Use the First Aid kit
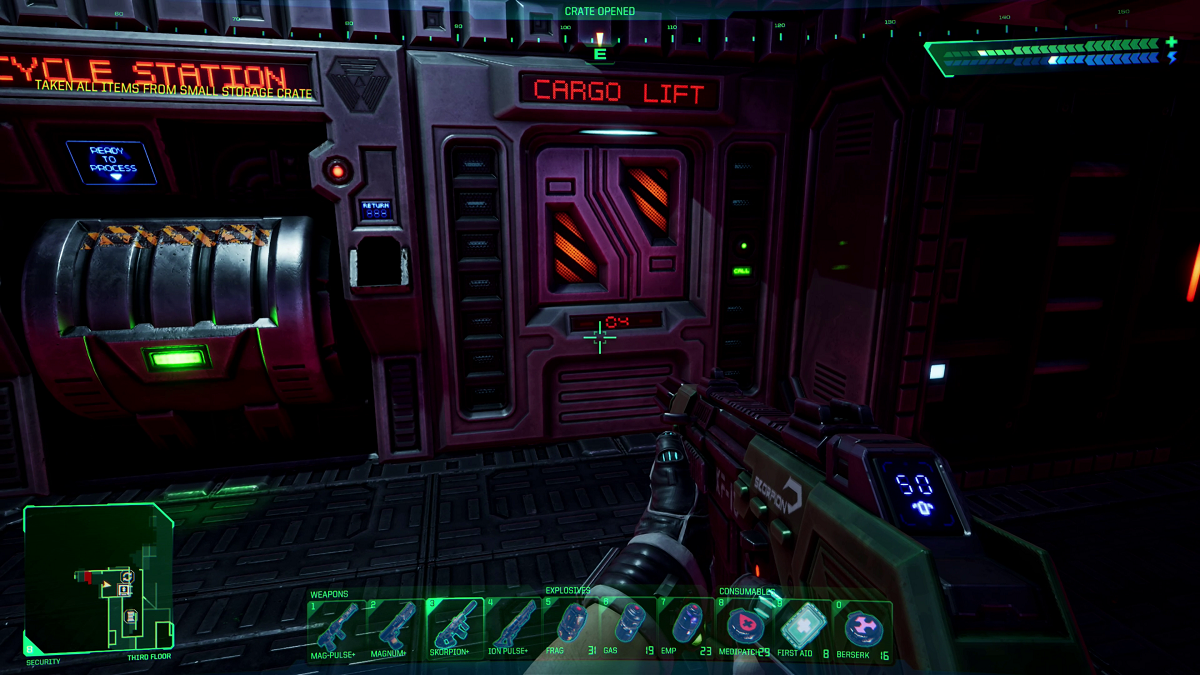This screenshot has height=675, width=1200. [x=803, y=626]
